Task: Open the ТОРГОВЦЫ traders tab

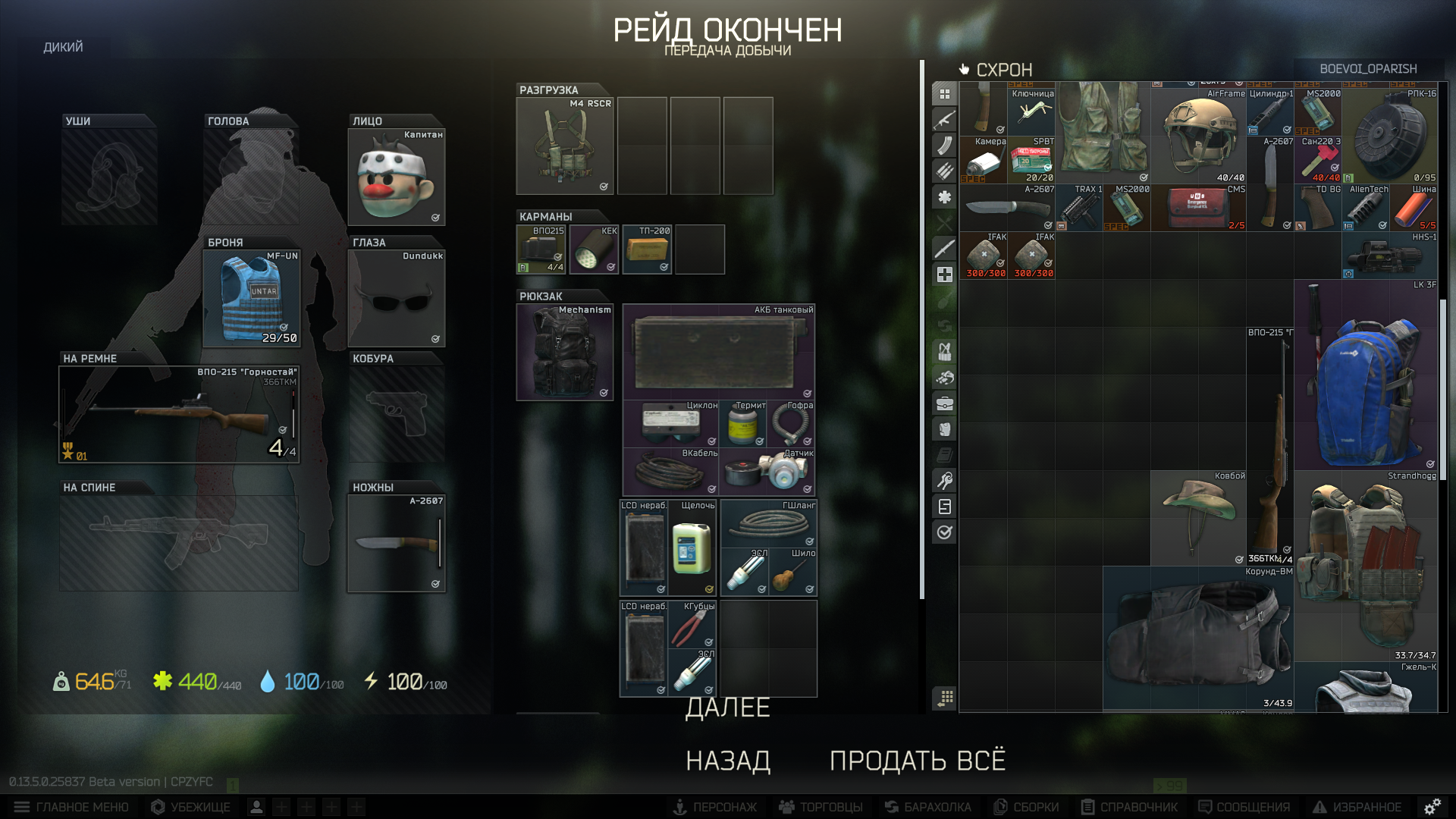Action: point(821,807)
